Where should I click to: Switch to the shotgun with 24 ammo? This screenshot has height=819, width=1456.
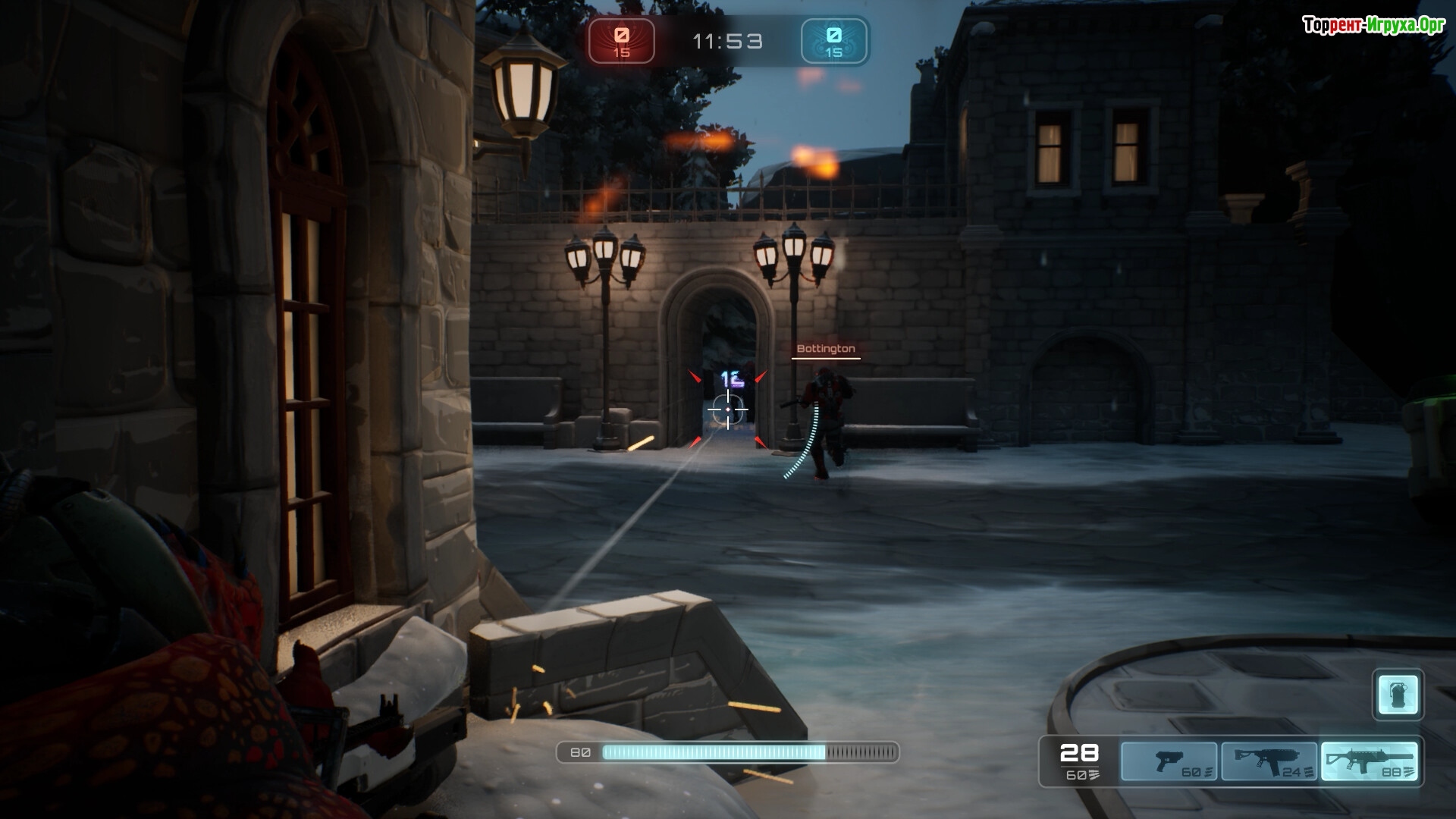1269,761
